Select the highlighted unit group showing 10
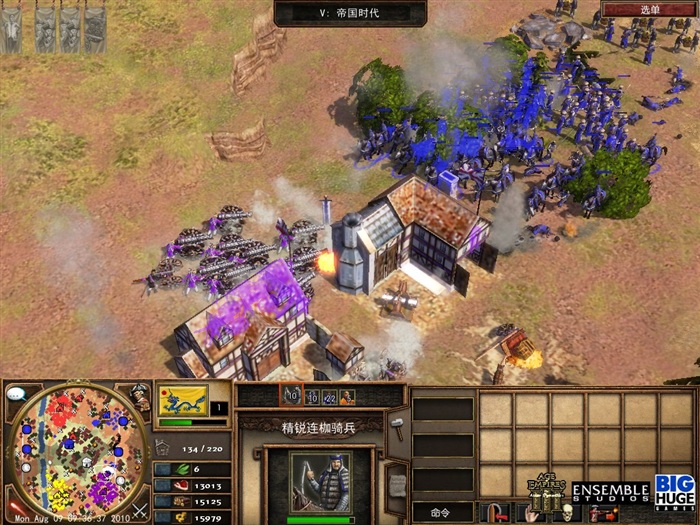The width and height of the screenshot is (700, 525). pos(291,397)
